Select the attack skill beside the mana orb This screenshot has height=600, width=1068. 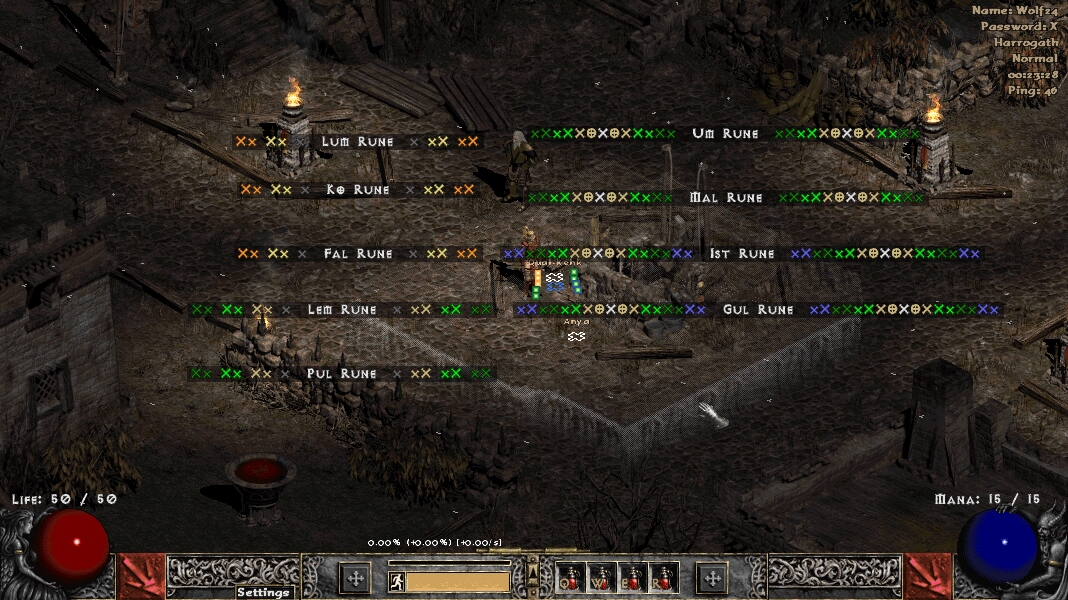point(928,577)
